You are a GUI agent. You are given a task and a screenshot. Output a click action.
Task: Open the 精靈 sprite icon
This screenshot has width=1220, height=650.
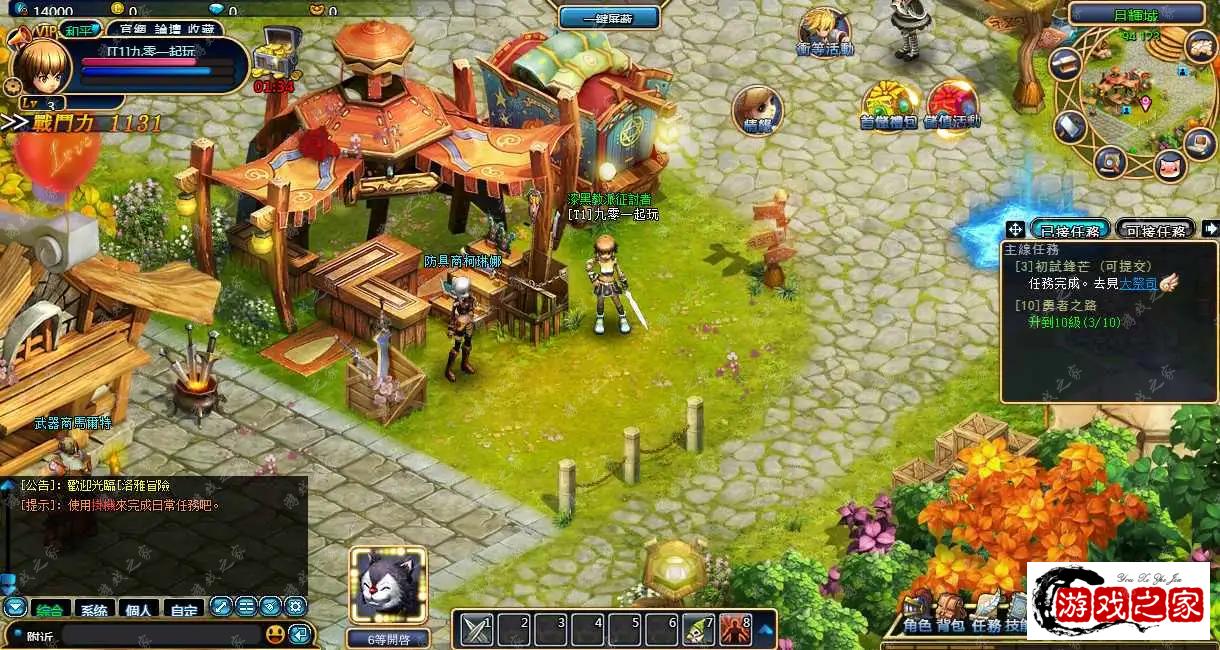click(757, 108)
